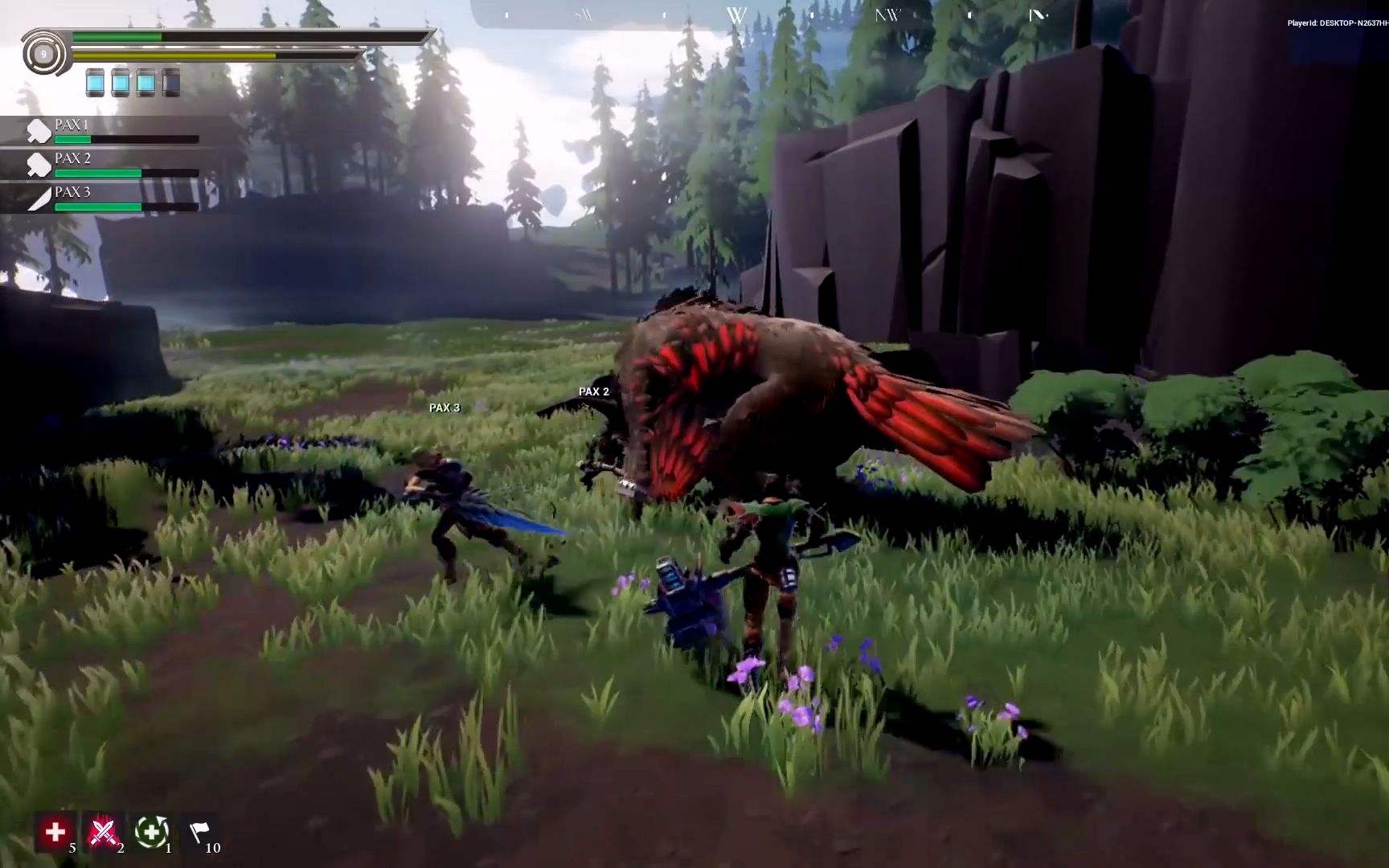Use the red cross healing item
The image size is (1389, 868).
click(x=55, y=833)
